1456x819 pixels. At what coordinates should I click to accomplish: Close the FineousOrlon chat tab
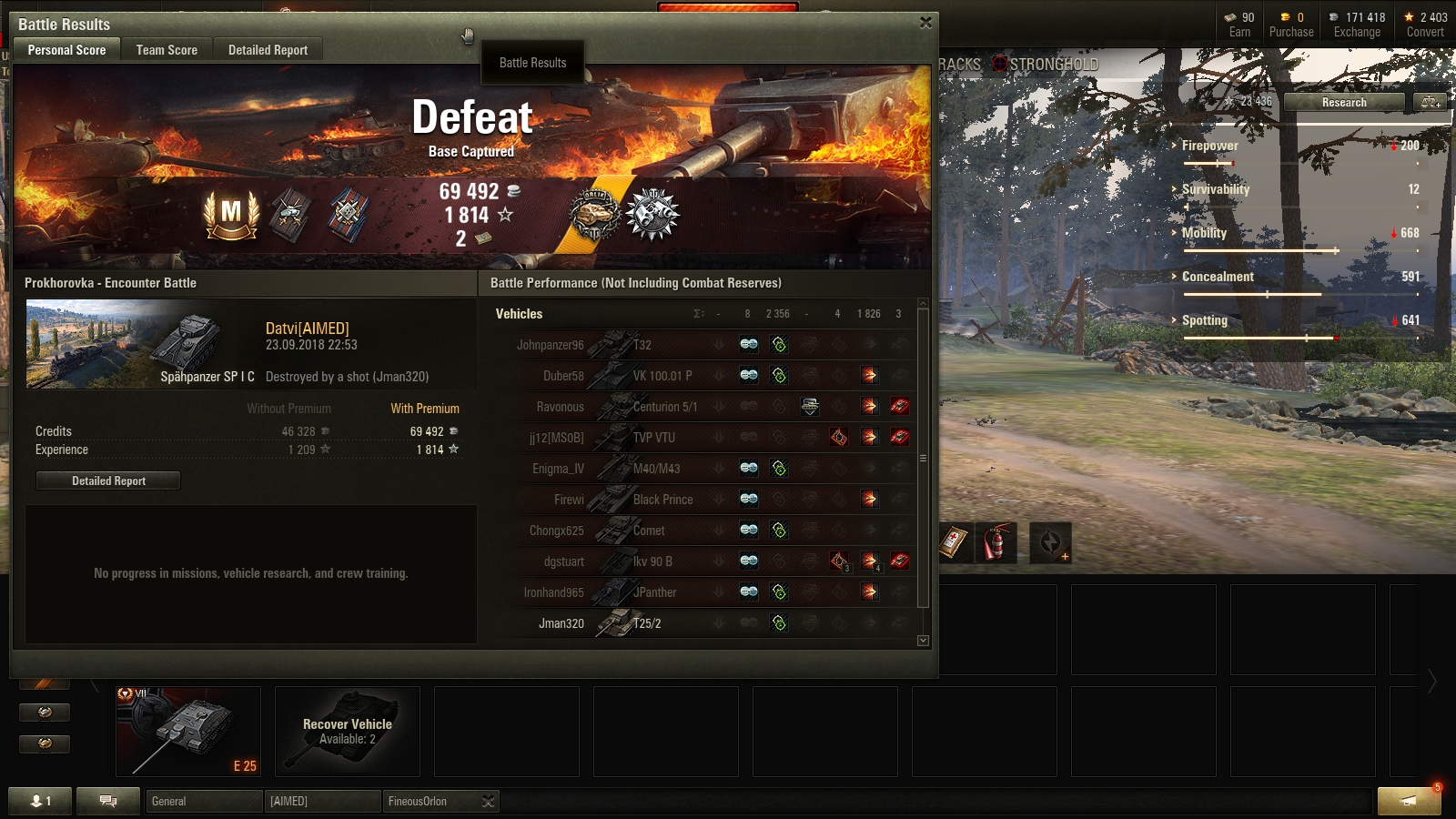[489, 801]
